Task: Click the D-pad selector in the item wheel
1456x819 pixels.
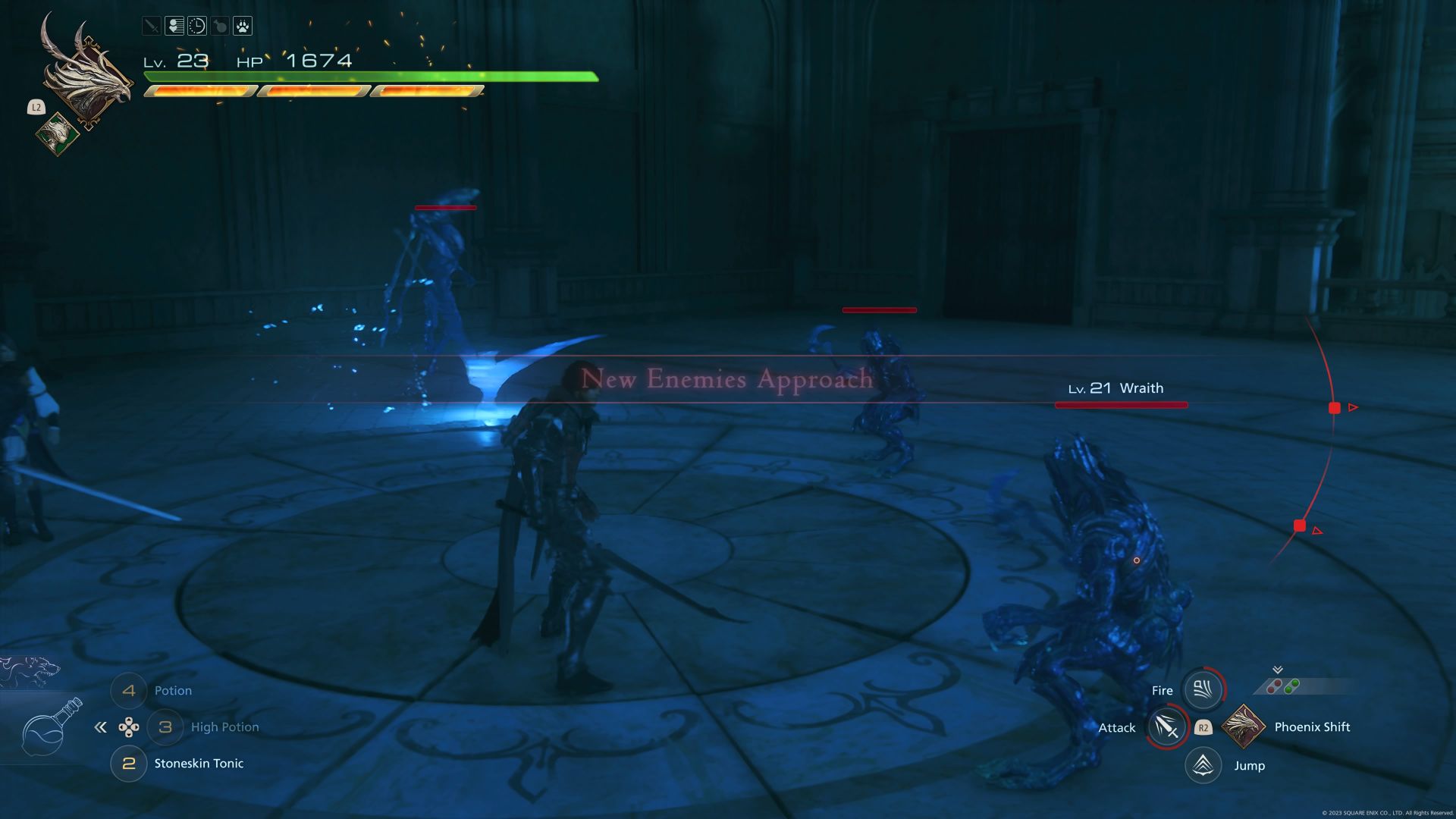Action: point(130,726)
